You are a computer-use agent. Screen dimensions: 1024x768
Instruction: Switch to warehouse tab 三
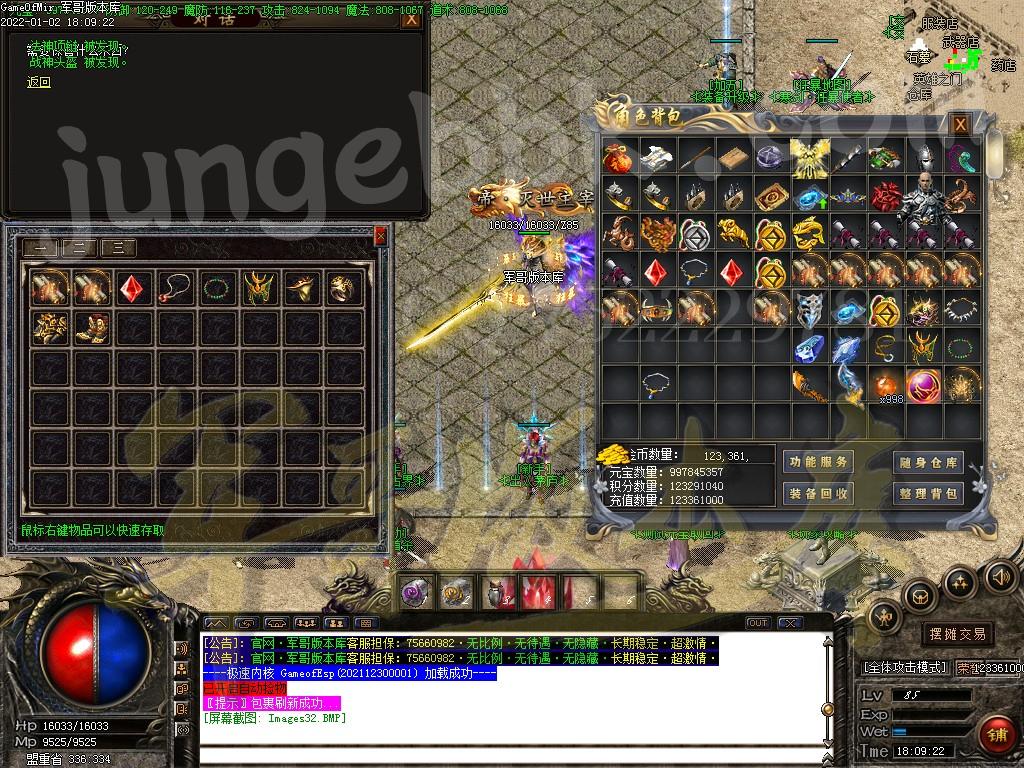(118, 249)
